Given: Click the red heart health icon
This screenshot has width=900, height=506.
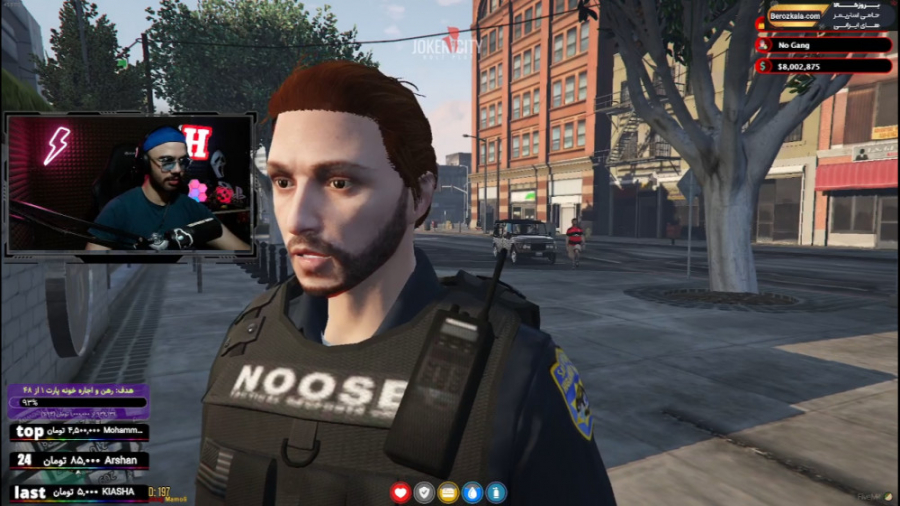Looking at the screenshot, I should pos(401,492).
